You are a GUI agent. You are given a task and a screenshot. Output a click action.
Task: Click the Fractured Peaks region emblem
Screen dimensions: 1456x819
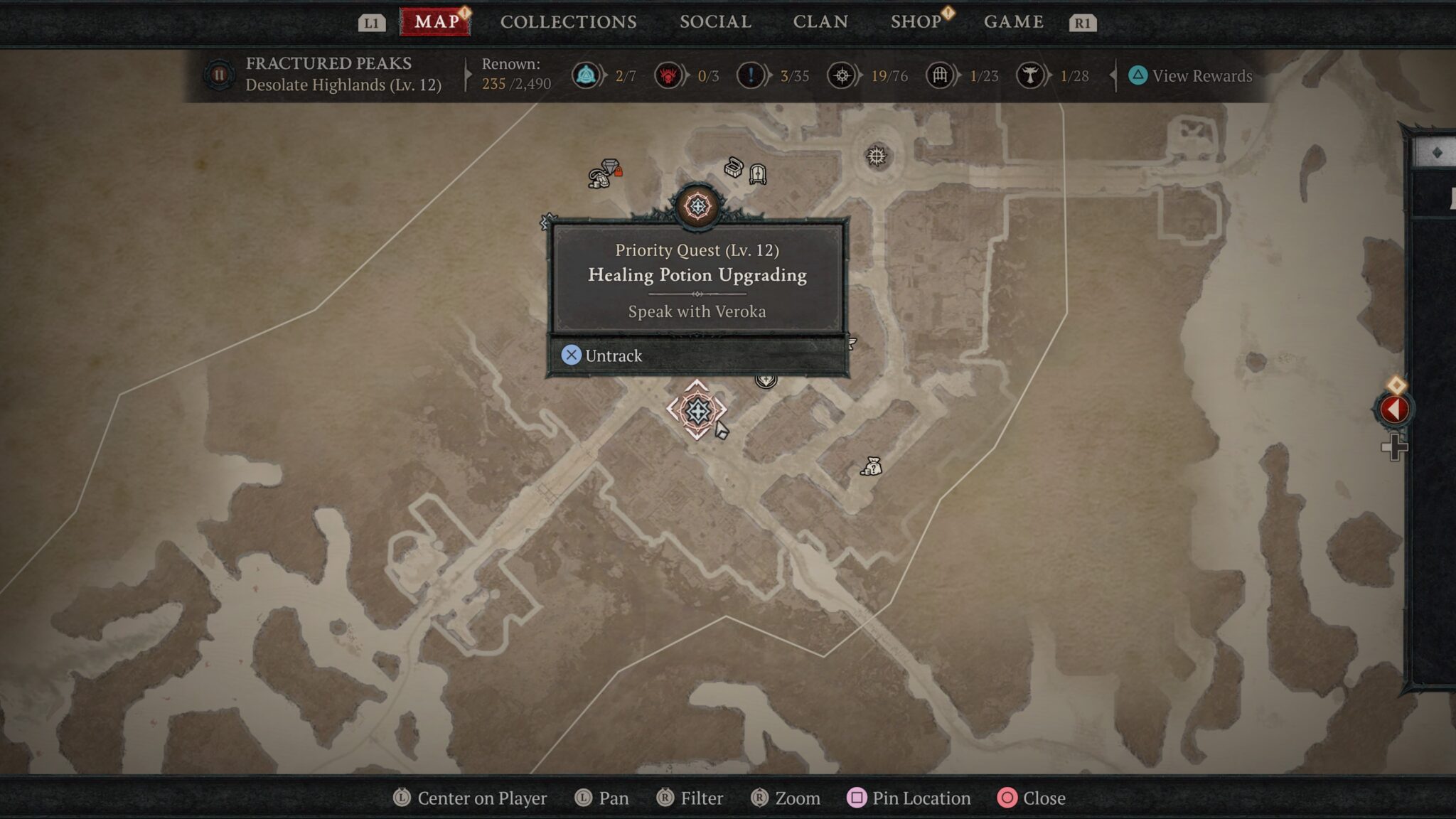(x=219, y=75)
